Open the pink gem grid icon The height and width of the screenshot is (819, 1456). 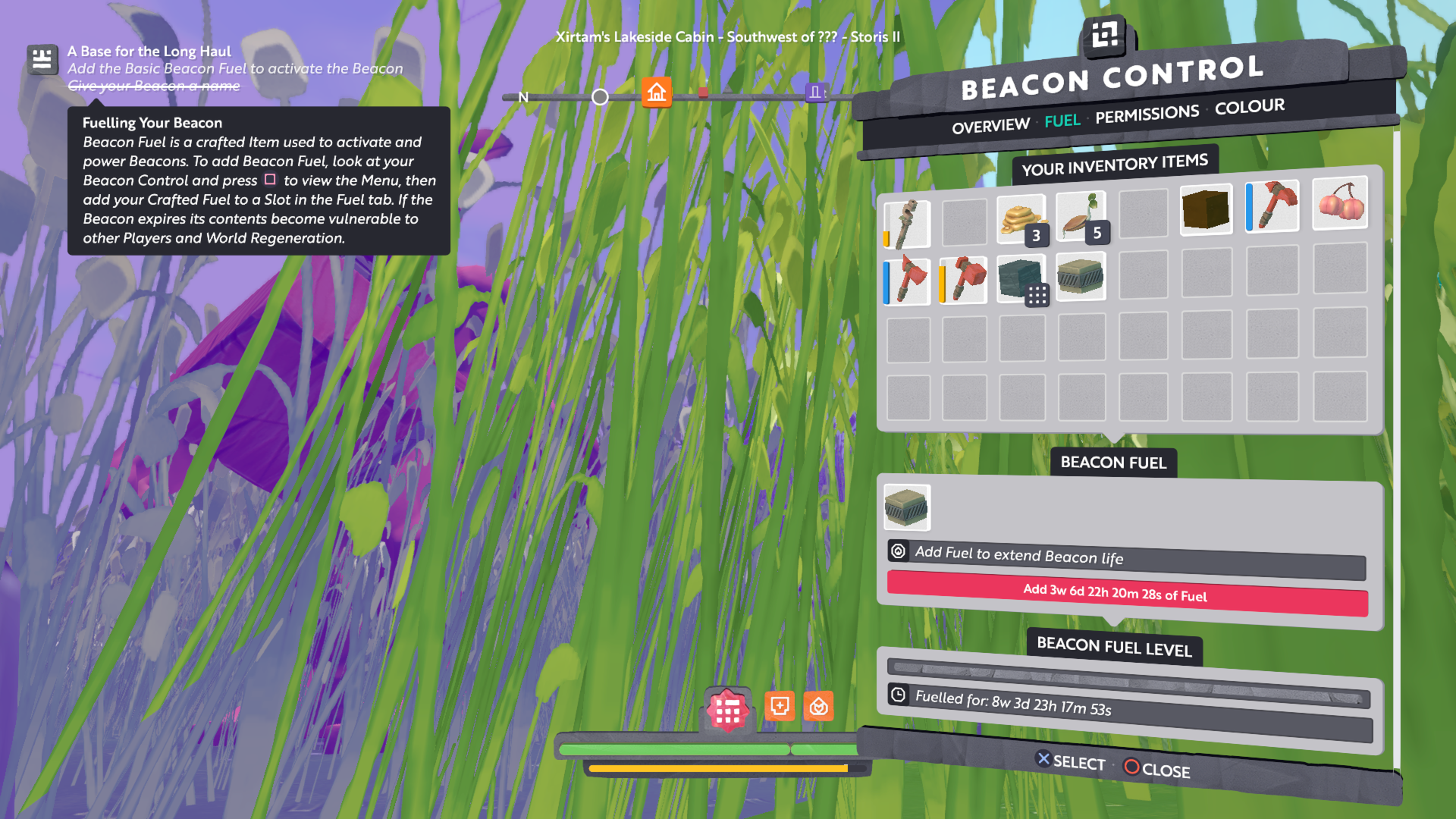[728, 711]
